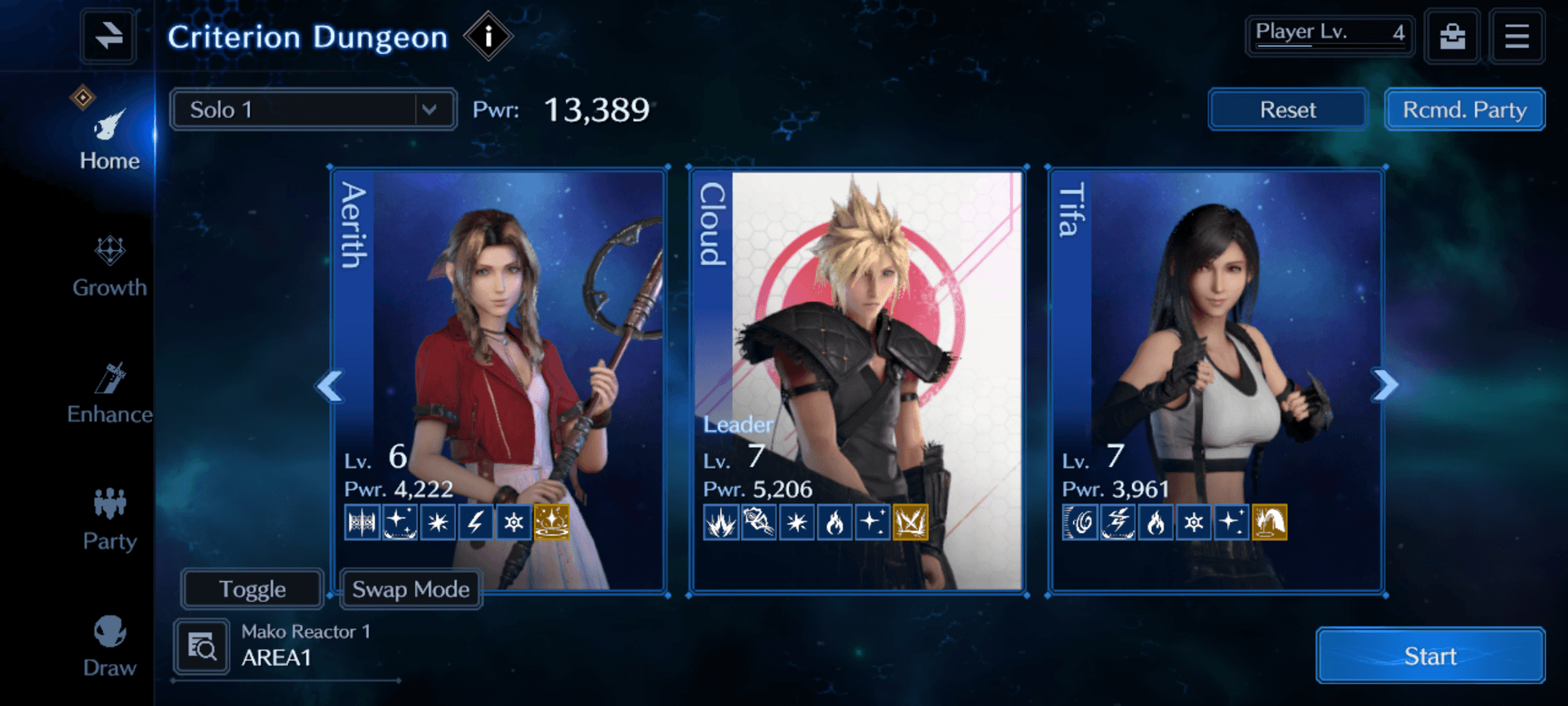
Task: Show next party with right arrow
Action: (1385, 385)
